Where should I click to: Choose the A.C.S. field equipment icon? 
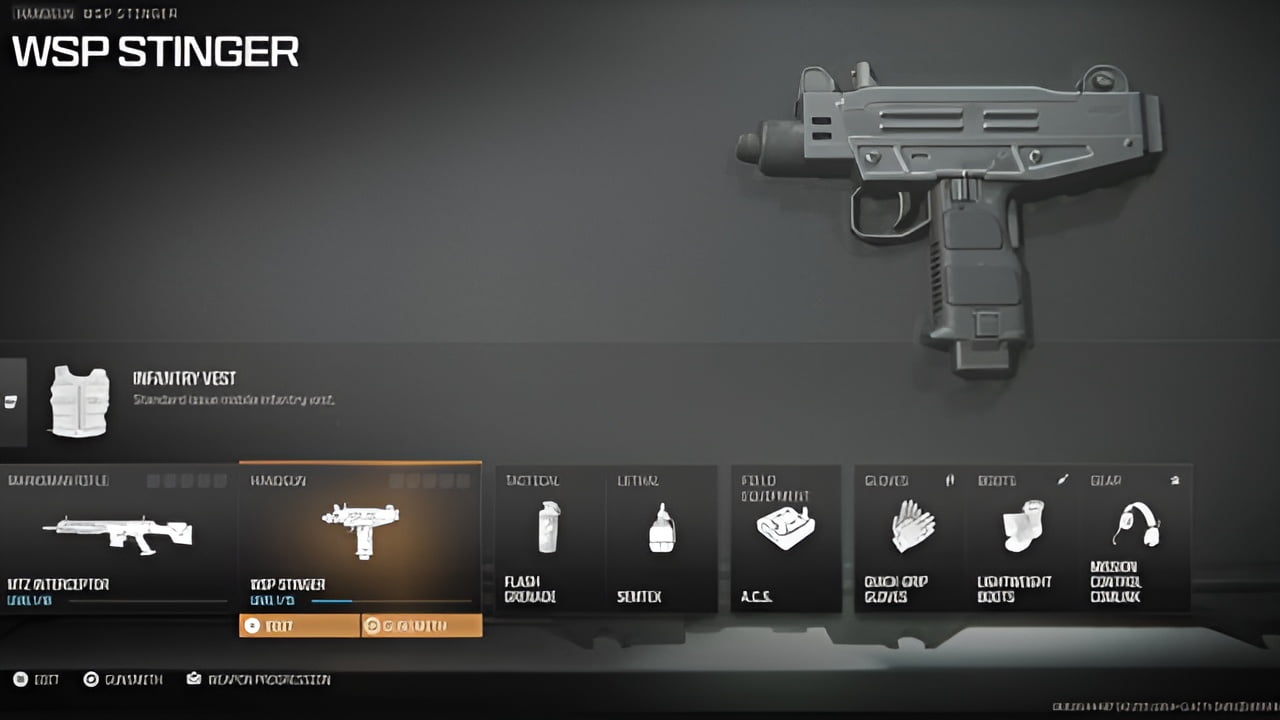pos(786,525)
